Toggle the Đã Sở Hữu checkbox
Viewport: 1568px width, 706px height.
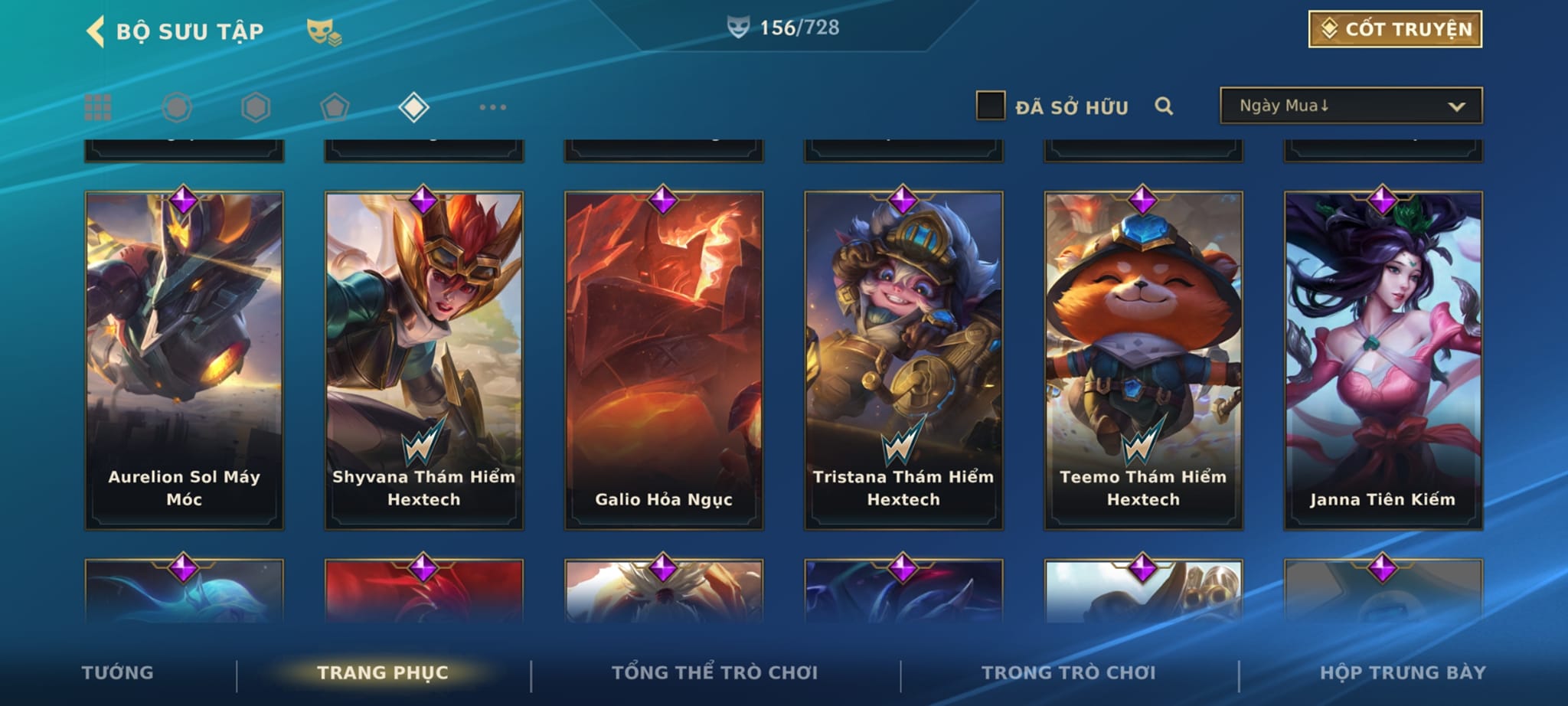[x=990, y=106]
